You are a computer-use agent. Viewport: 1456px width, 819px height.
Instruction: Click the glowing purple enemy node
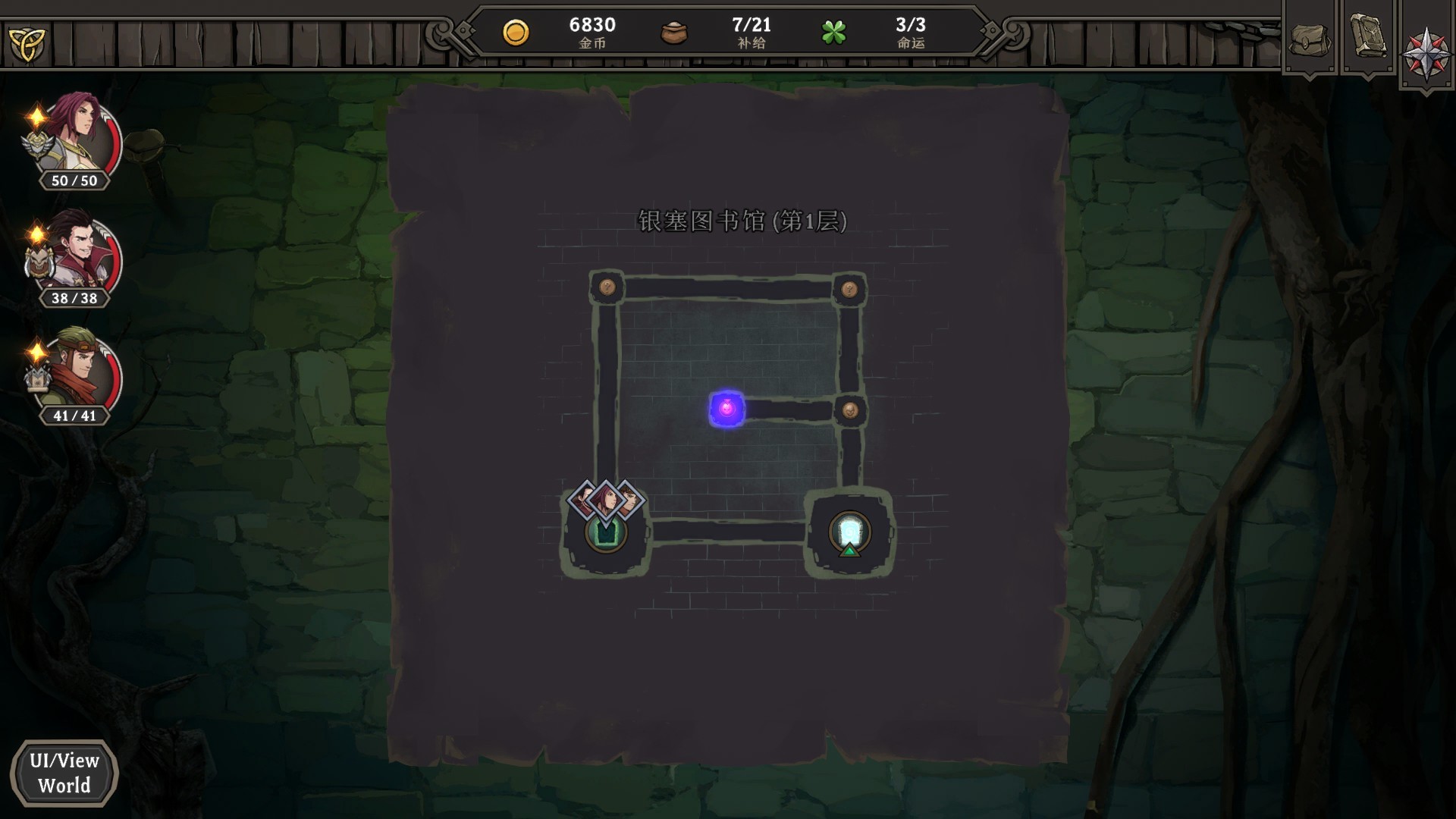[726, 409]
